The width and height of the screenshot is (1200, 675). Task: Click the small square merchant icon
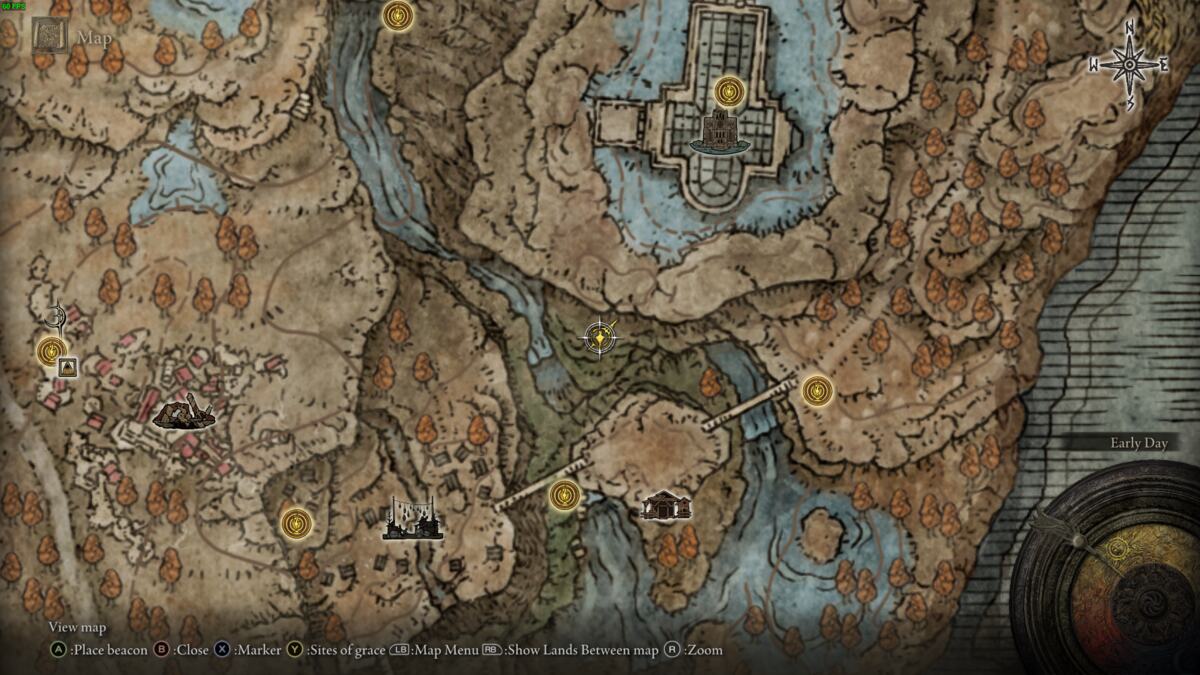[68, 368]
